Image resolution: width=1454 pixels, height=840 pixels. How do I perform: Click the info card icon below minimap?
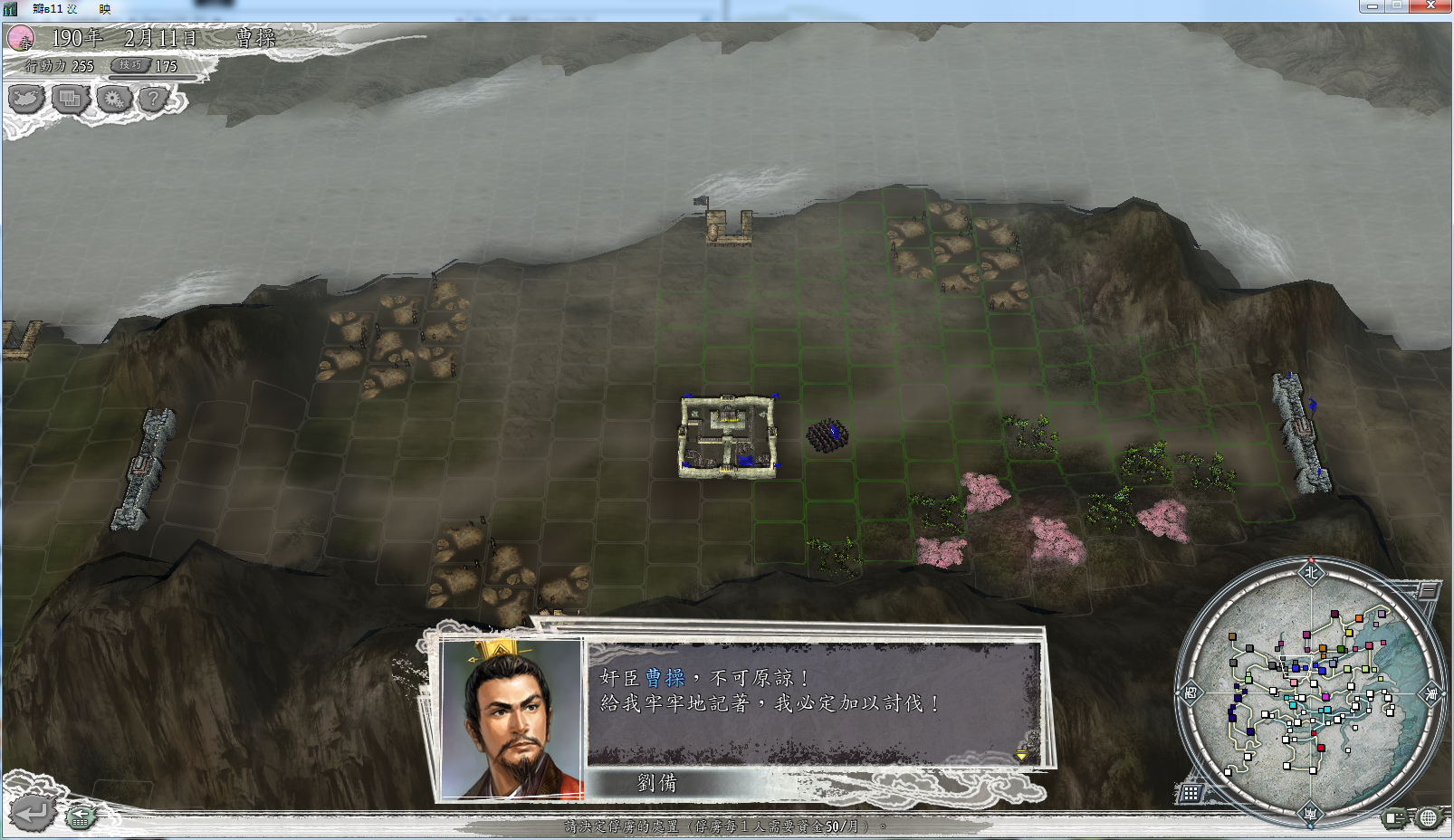pos(1394,818)
